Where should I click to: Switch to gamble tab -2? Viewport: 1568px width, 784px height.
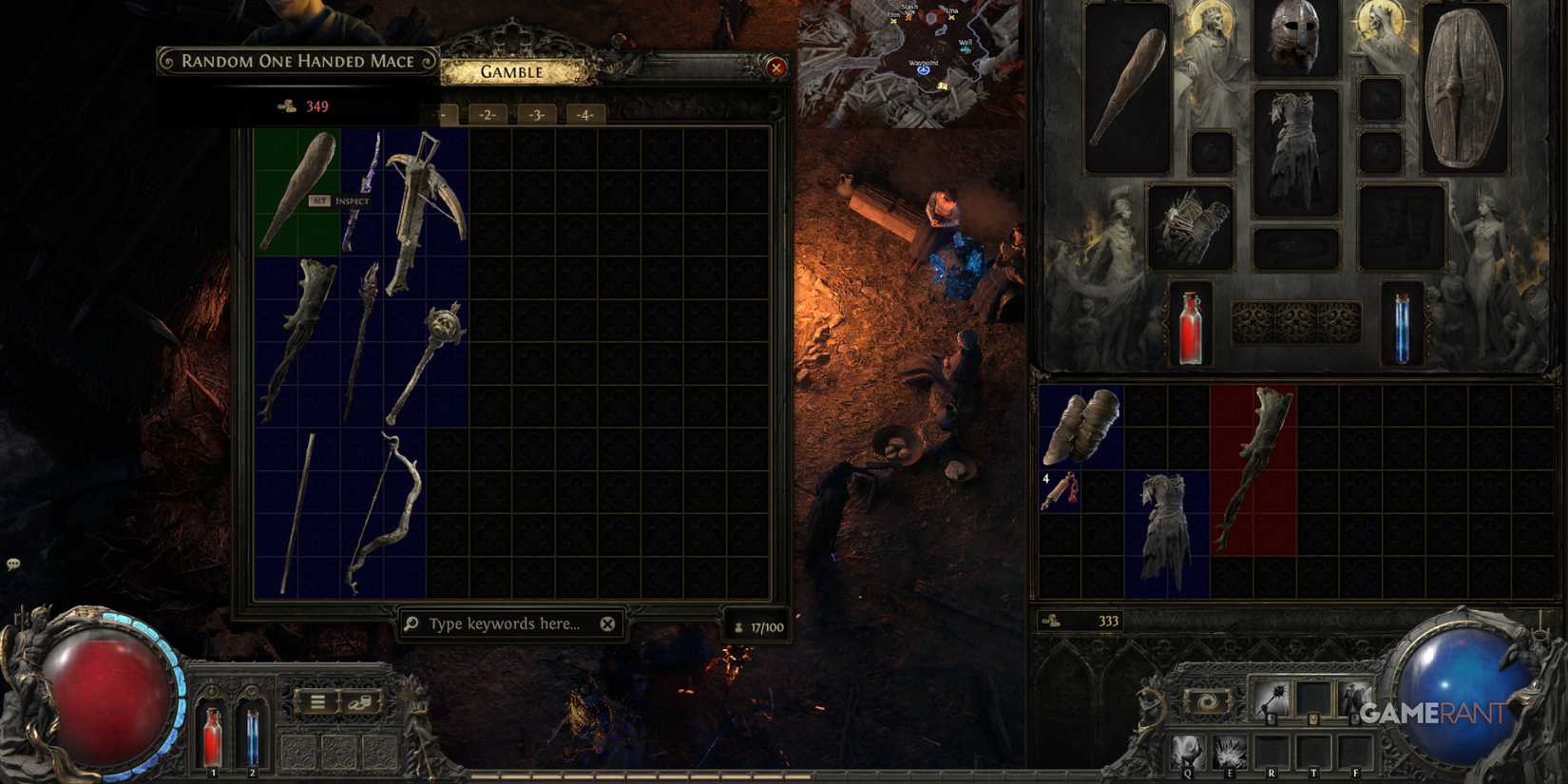tap(488, 114)
